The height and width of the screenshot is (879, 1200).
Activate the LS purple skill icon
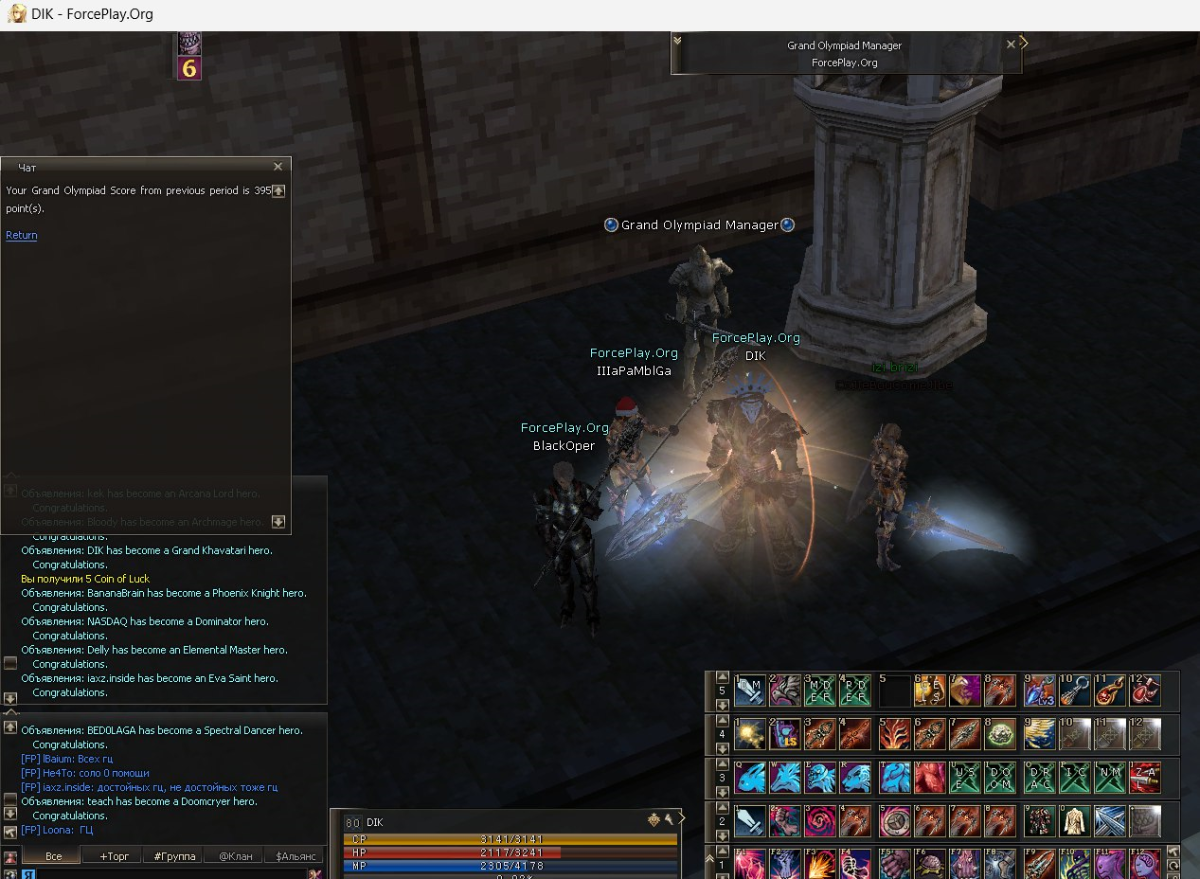point(786,734)
